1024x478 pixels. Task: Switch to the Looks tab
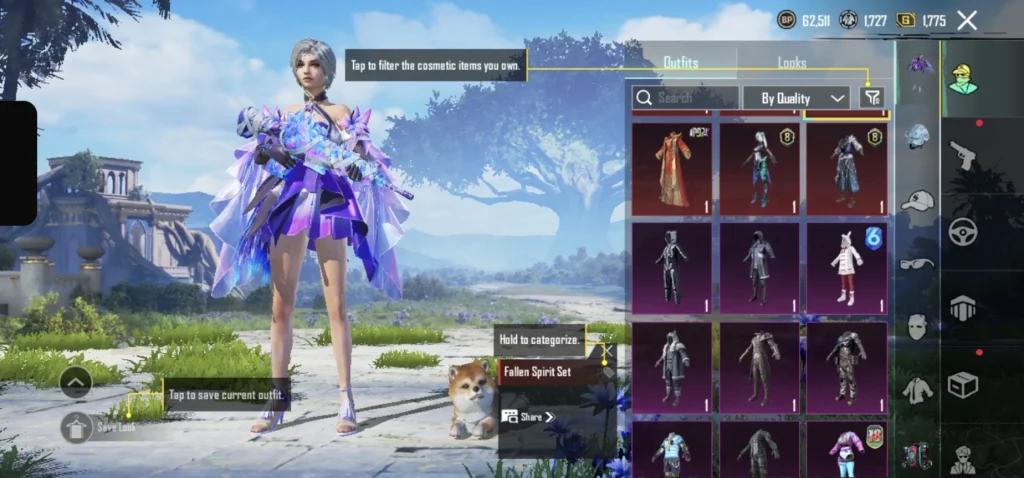coord(792,63)
